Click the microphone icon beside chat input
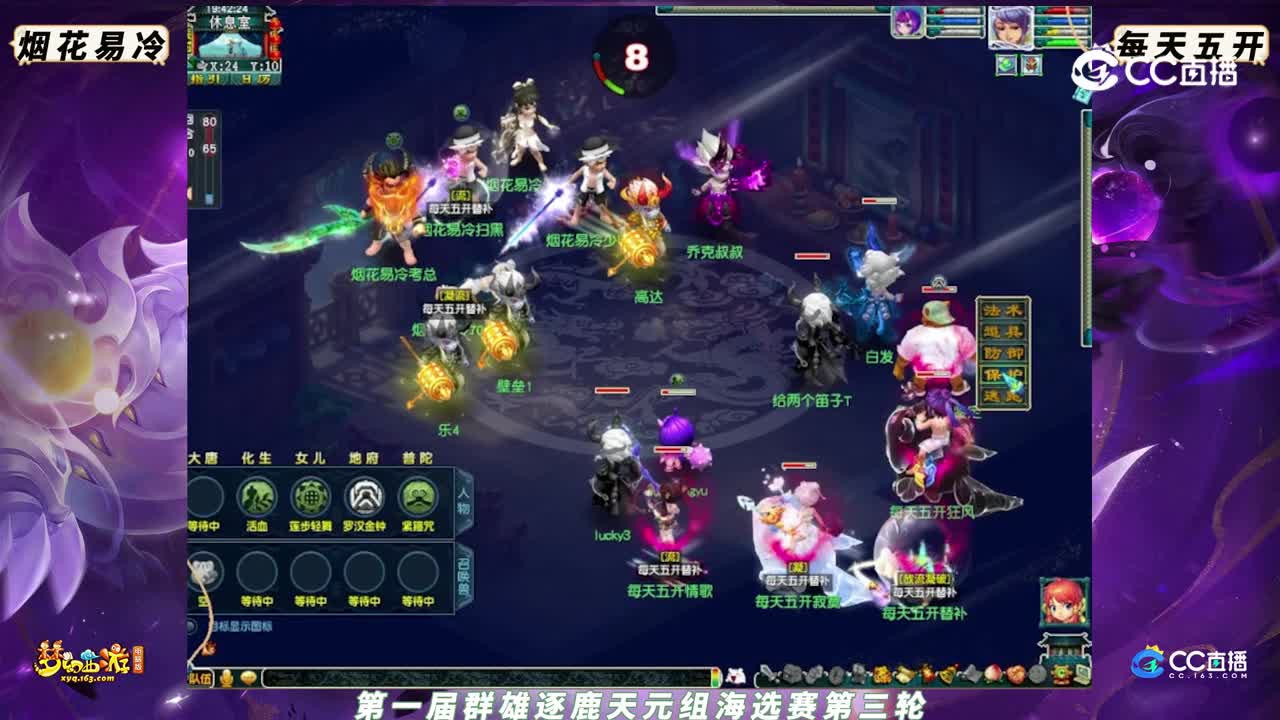 pyautogui.click(x=224, y=675)
